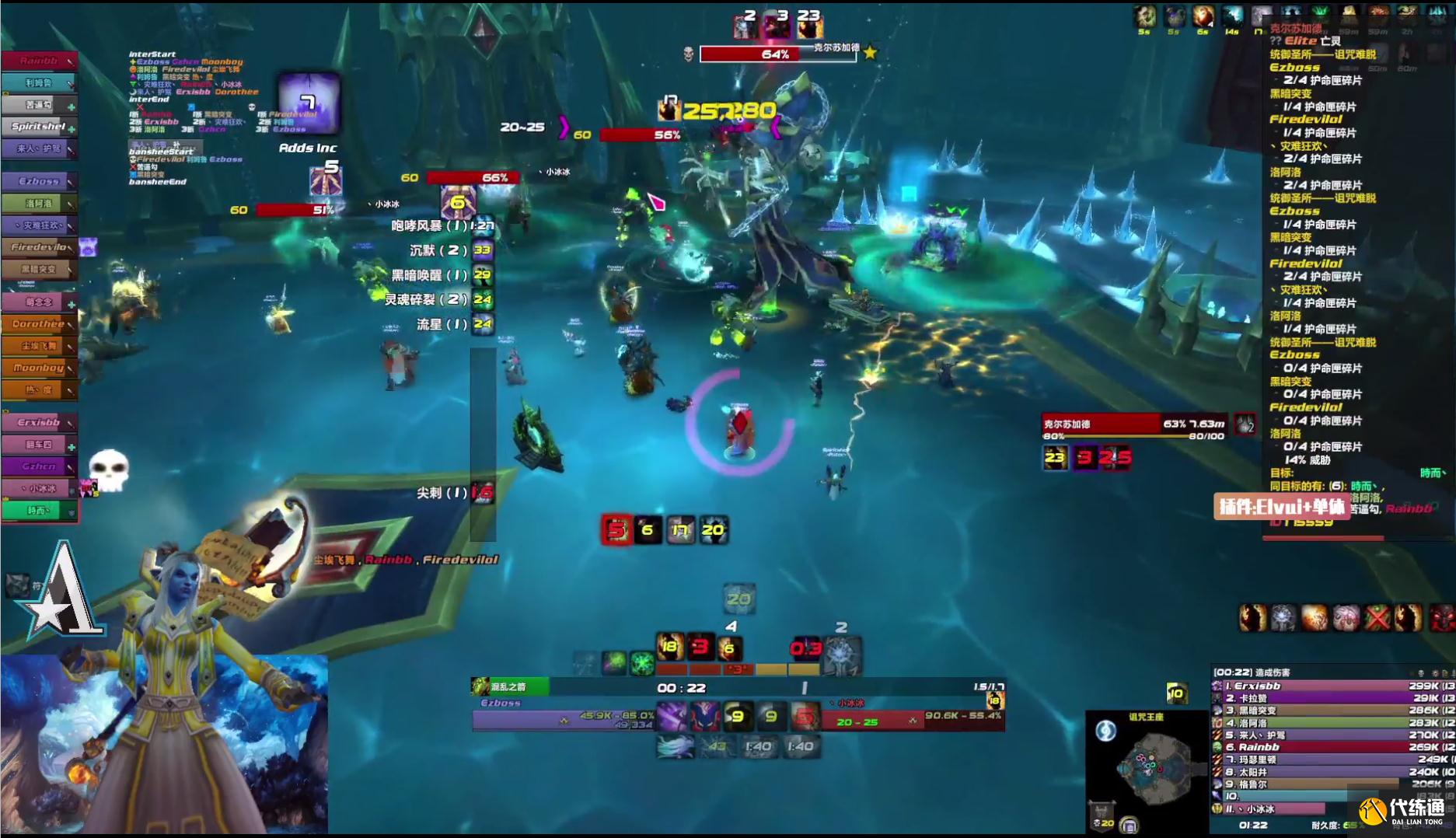Choose the Moonboy raid frame
The image size is (1456, 838).
coord(39,368)
